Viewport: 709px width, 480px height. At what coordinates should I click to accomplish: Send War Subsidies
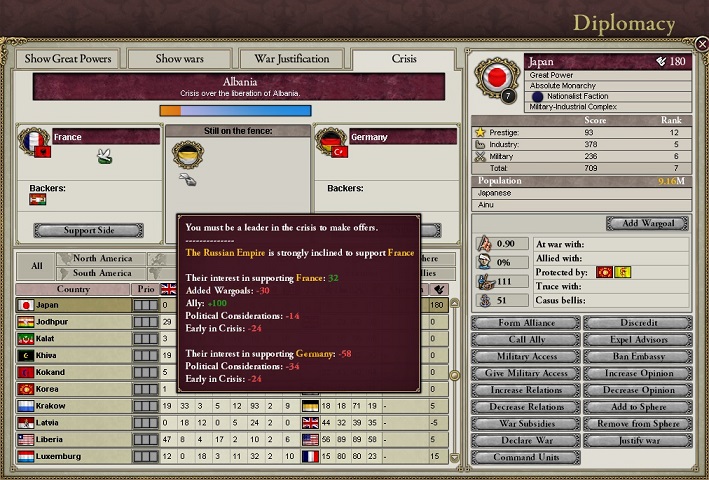point(524,424)
